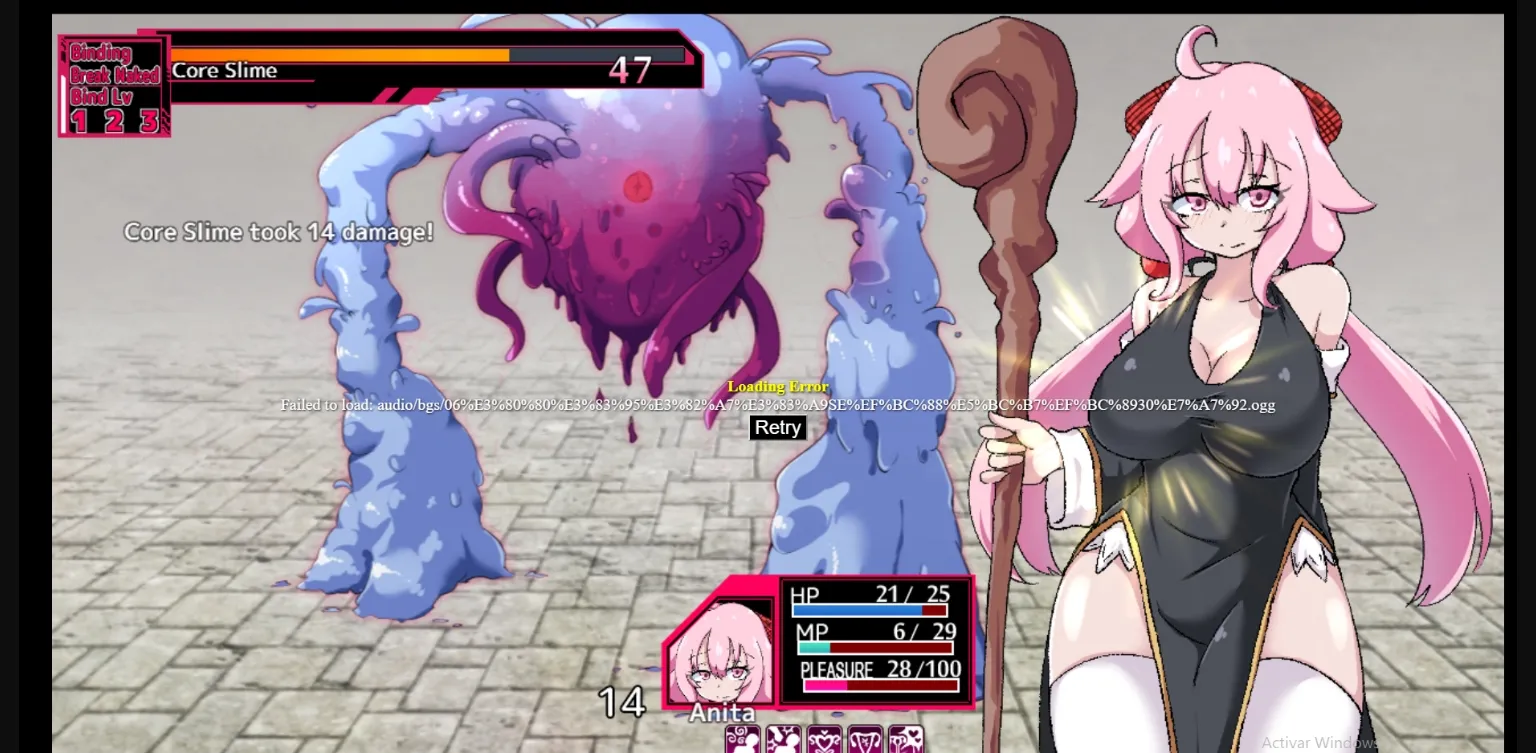1536x753 pixels.
Task: Select the womb symbol status icon
Action: click(864, 742)
